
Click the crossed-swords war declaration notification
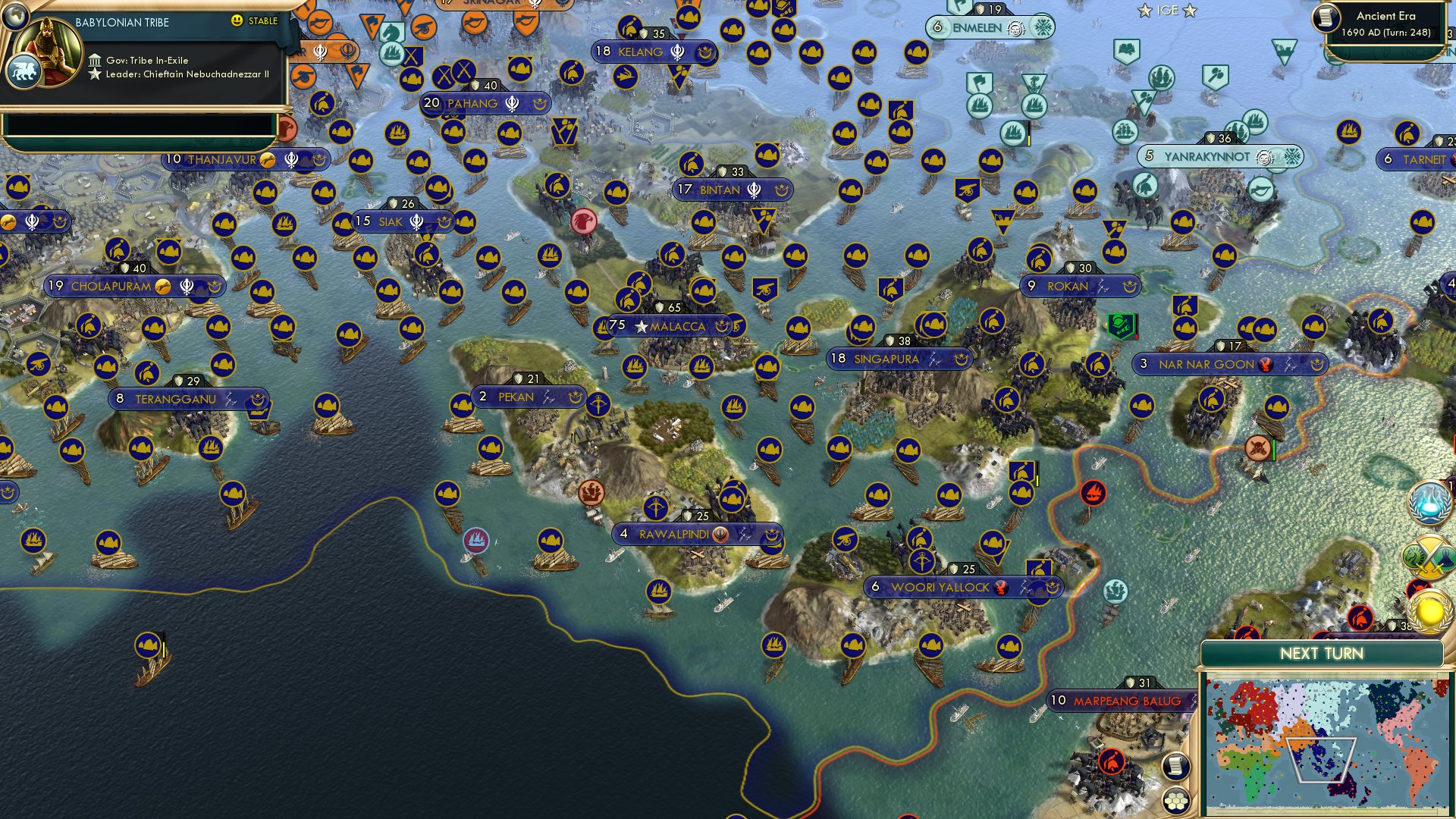click(x=1429, y=556)
